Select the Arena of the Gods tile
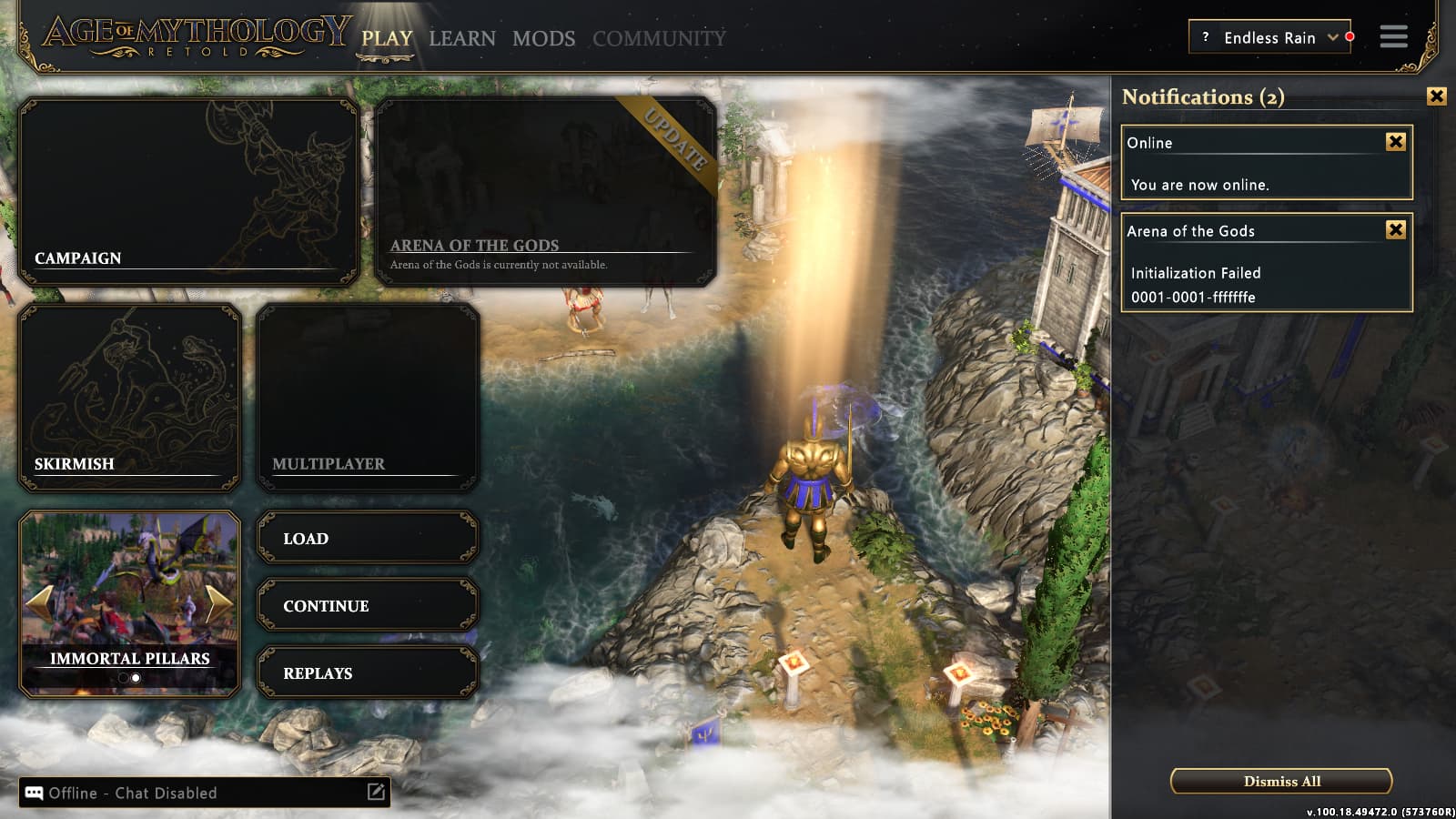This screenshot has width=1456, height=819. (545, 191)
